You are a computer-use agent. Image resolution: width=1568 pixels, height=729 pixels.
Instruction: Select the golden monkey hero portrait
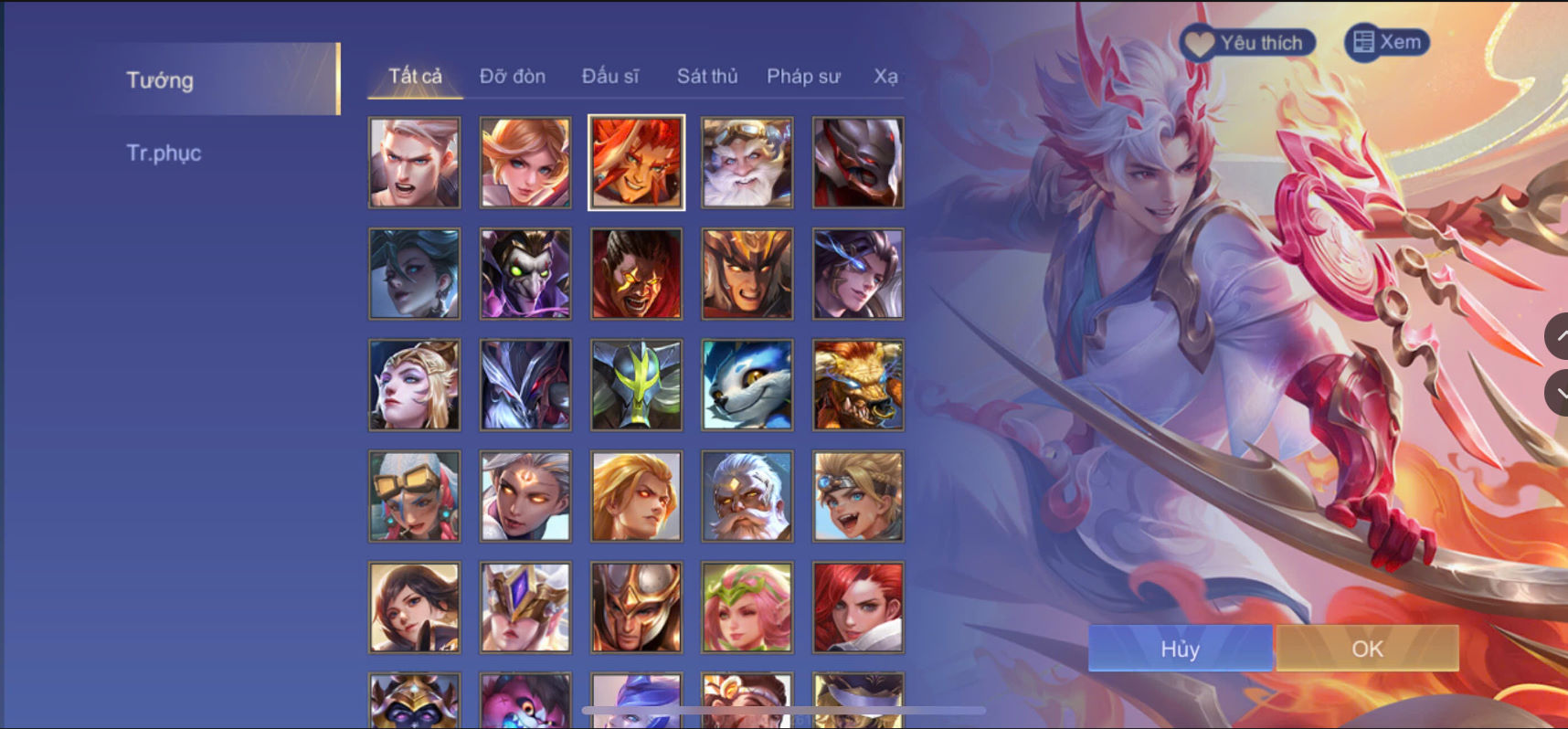tap(856, 385)
